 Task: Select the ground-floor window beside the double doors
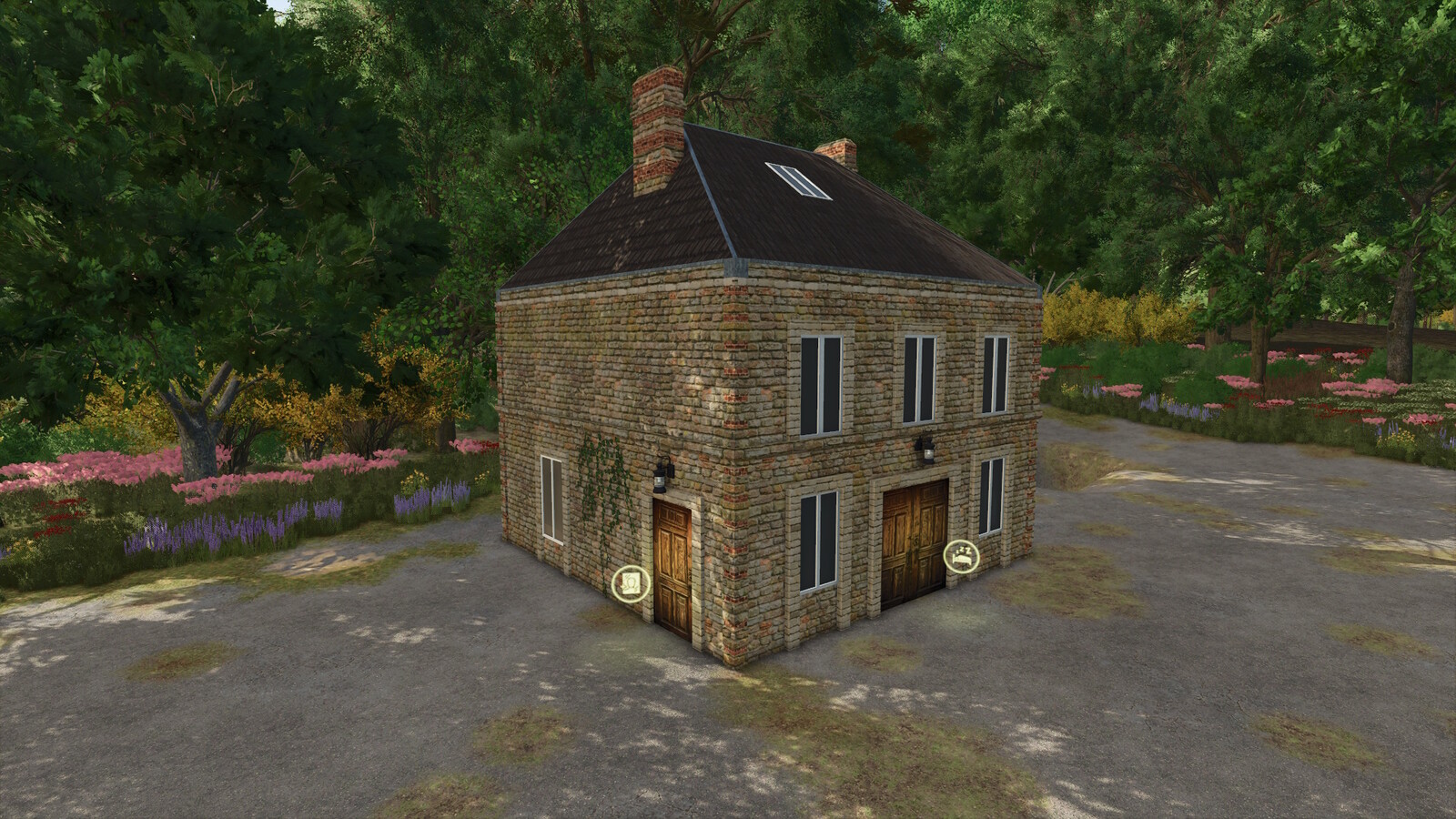point(991,496)
